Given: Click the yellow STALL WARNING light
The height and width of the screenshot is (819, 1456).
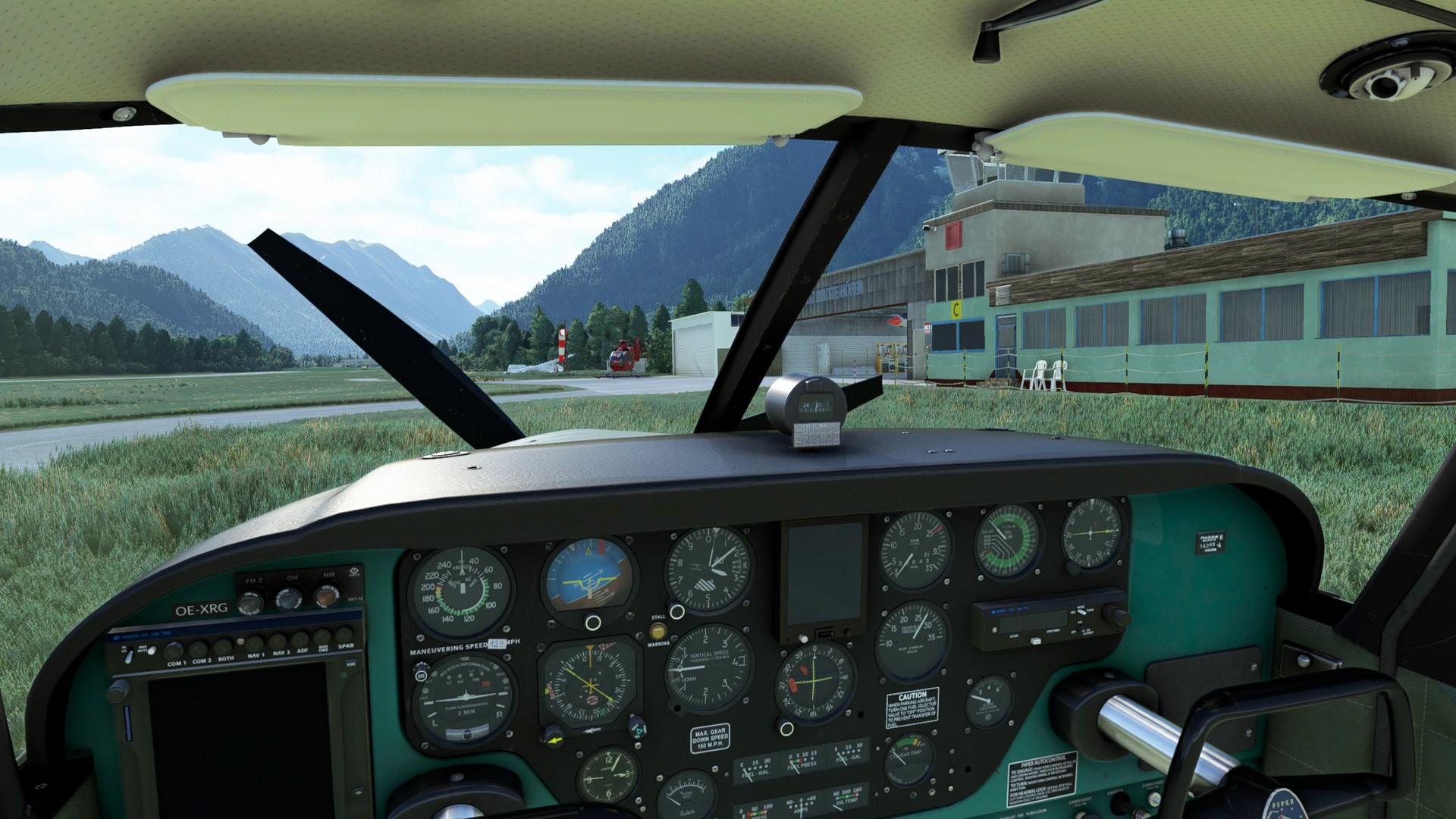Looking at the screenshot, I should tap(658, 630).
